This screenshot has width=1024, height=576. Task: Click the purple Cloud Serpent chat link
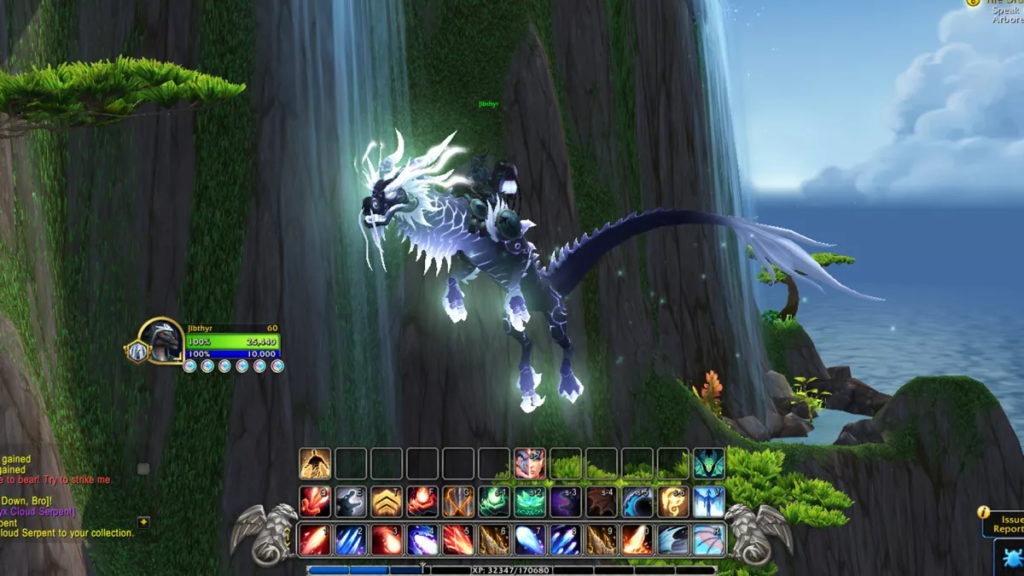tap(40, 511)
